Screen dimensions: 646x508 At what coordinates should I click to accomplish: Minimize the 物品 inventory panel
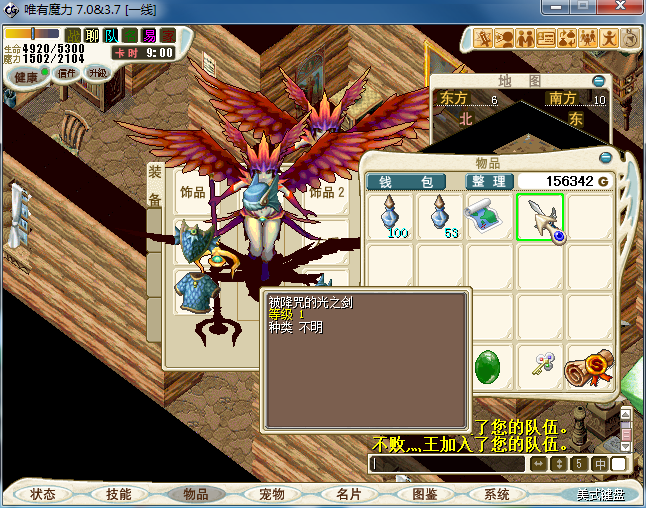tap(606, 158)
